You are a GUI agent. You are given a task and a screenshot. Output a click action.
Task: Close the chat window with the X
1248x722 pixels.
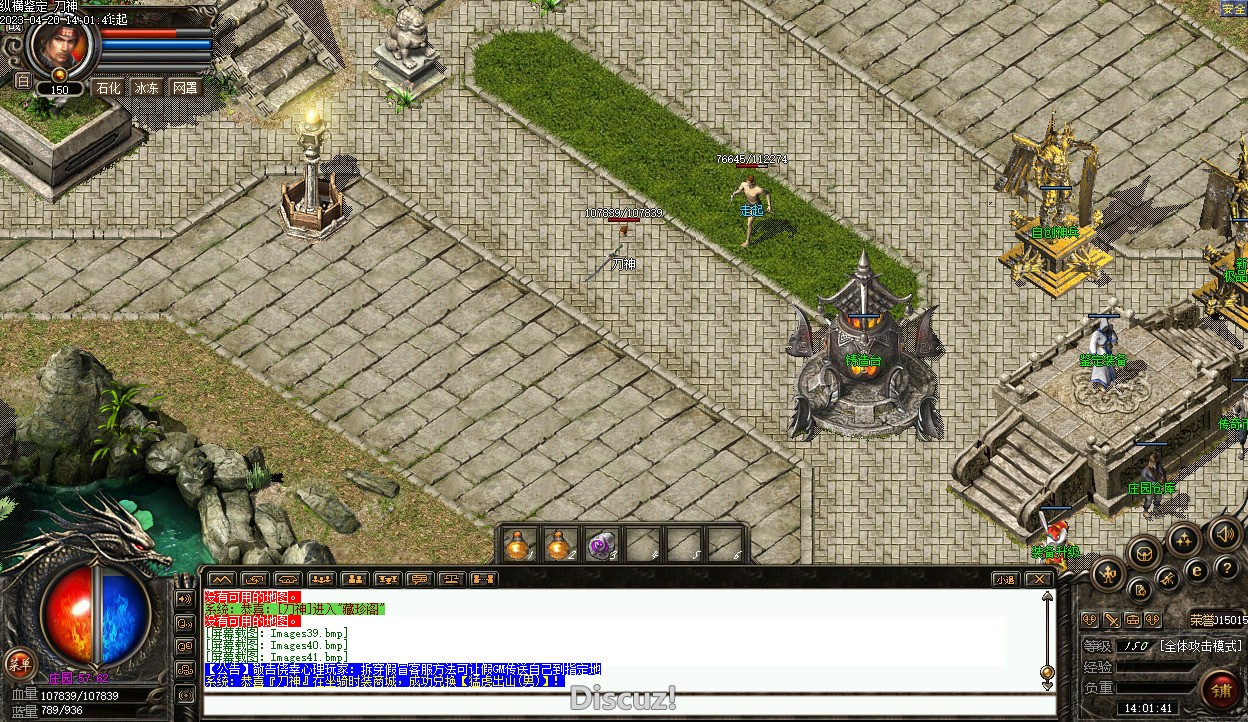1039,579
